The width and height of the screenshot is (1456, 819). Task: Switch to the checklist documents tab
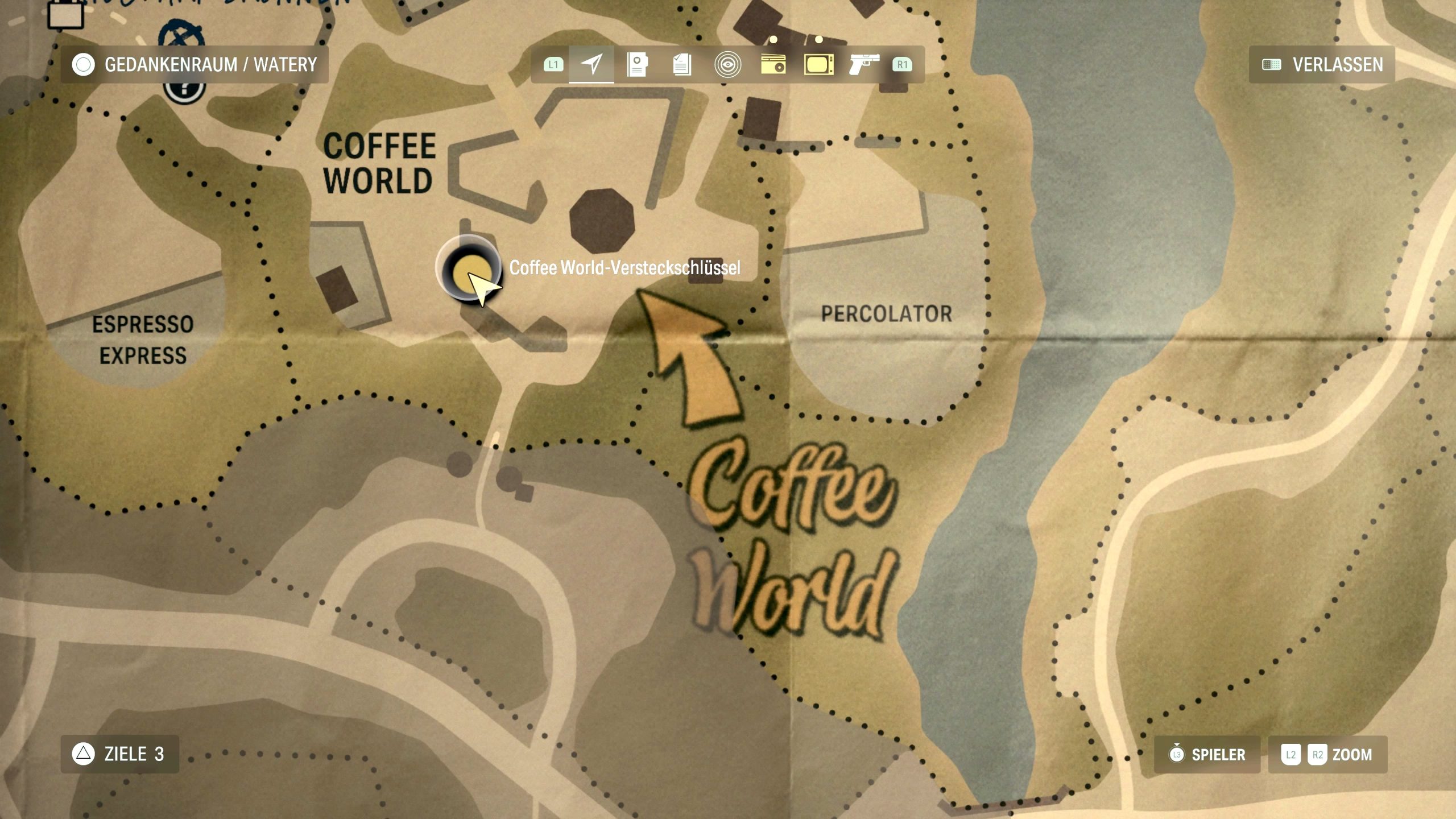(x=682, y=64)
